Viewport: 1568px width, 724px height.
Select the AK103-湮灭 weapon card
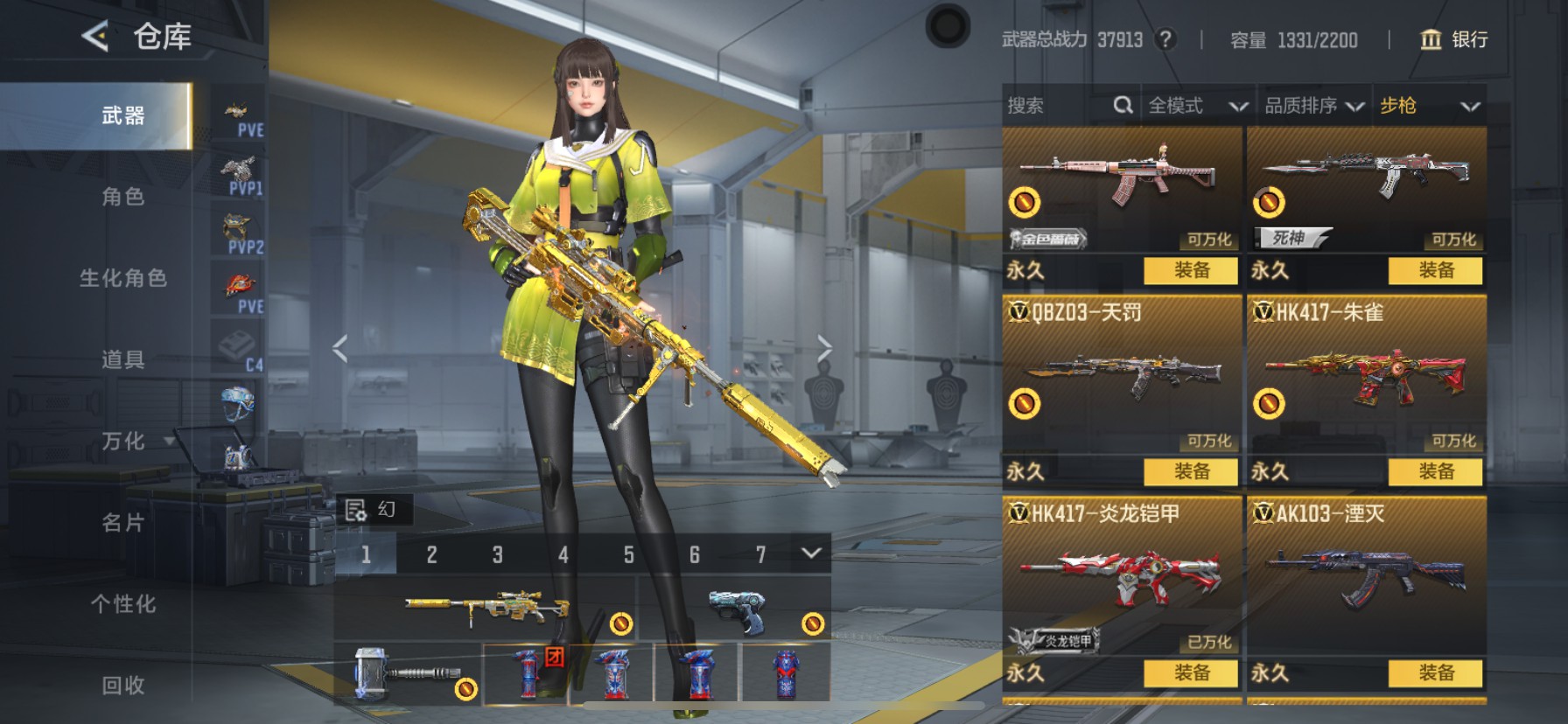(1366, 577)
